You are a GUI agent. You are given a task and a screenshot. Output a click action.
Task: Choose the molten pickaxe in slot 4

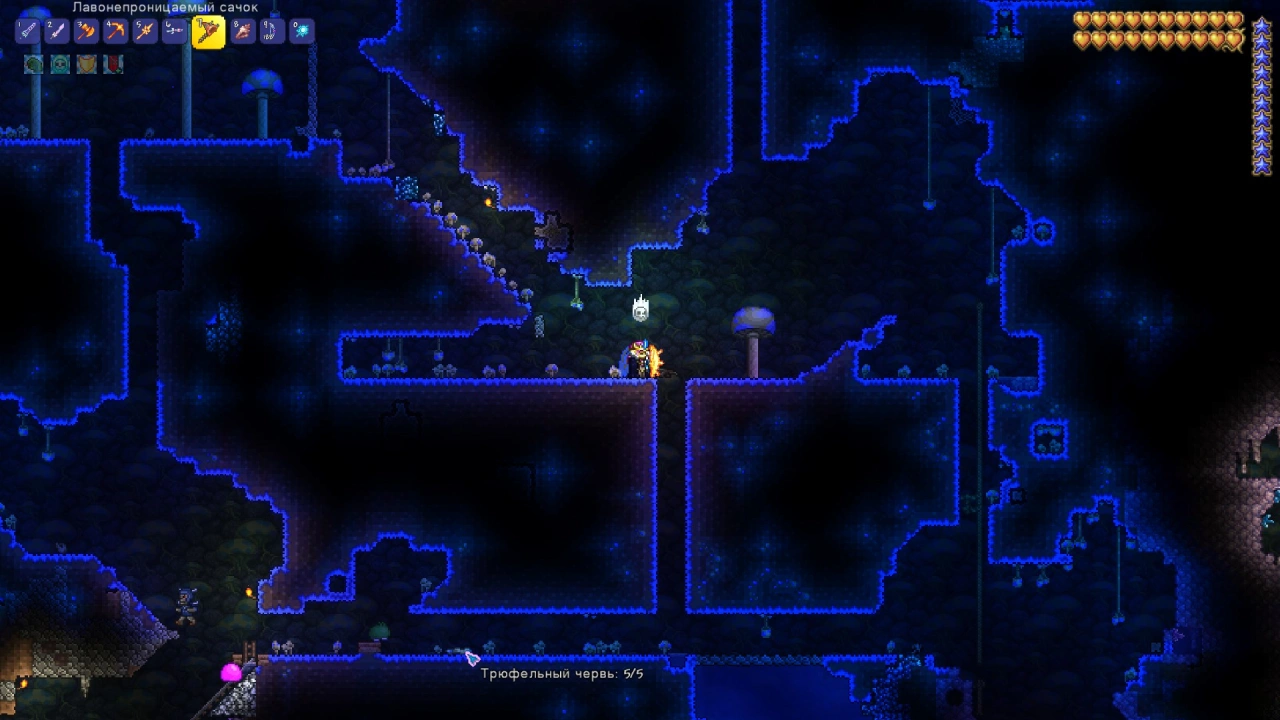115,31
